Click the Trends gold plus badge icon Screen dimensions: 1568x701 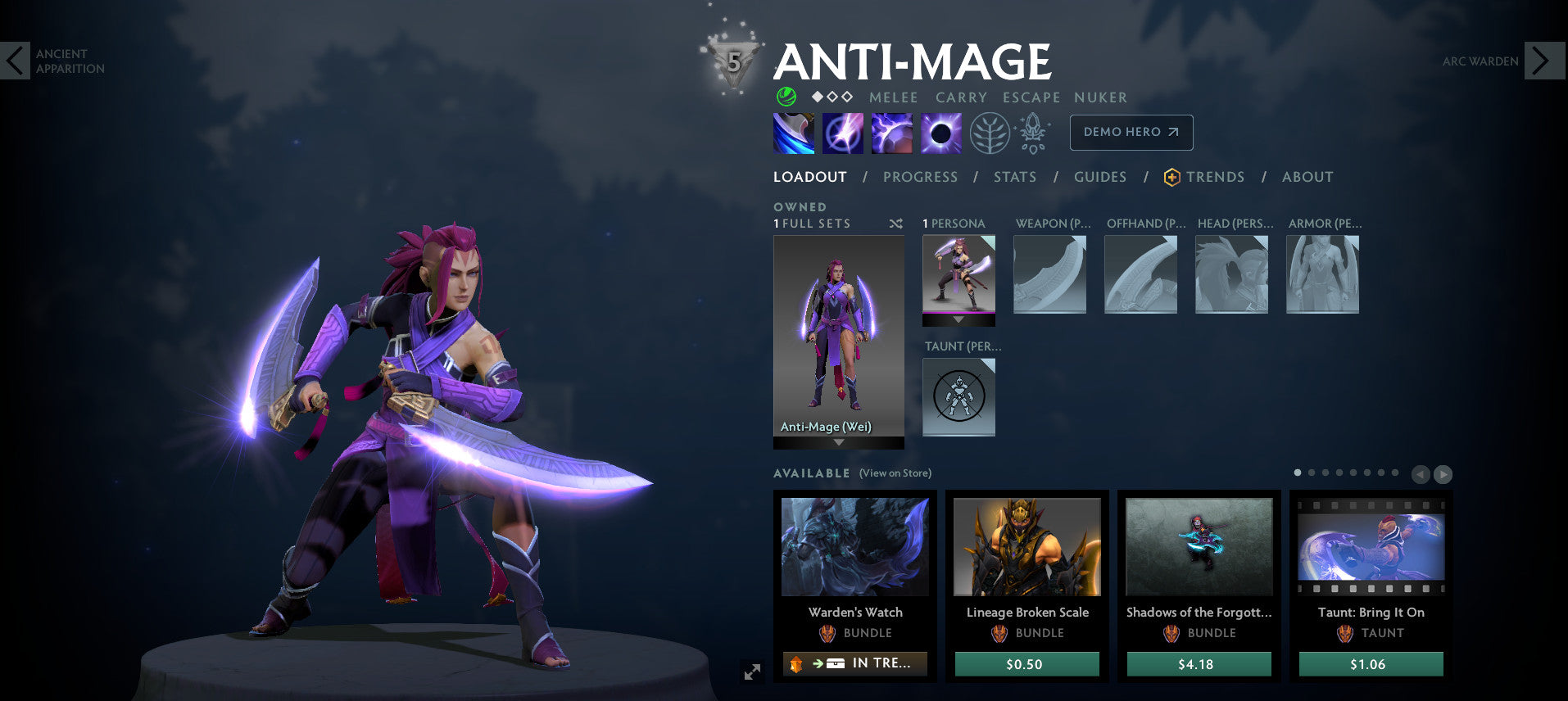pos(1170,177)
